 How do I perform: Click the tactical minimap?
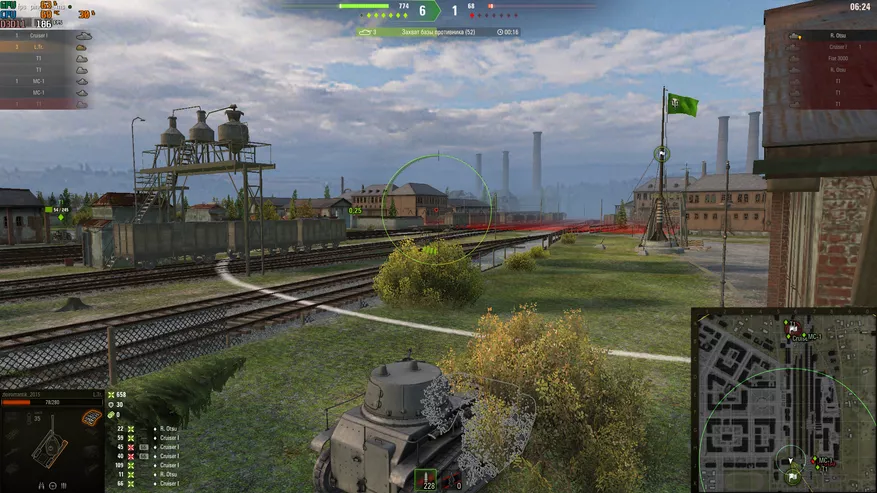(783, 400)
